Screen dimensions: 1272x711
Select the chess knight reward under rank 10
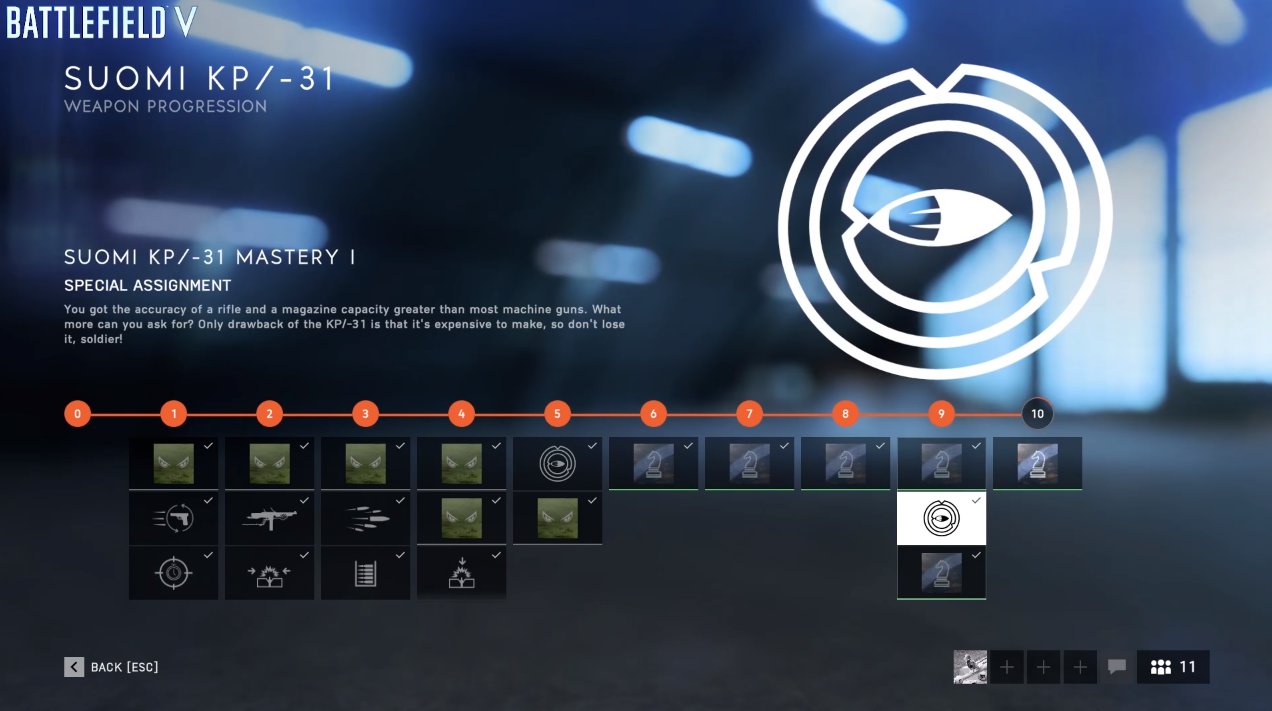(1037, 463)
